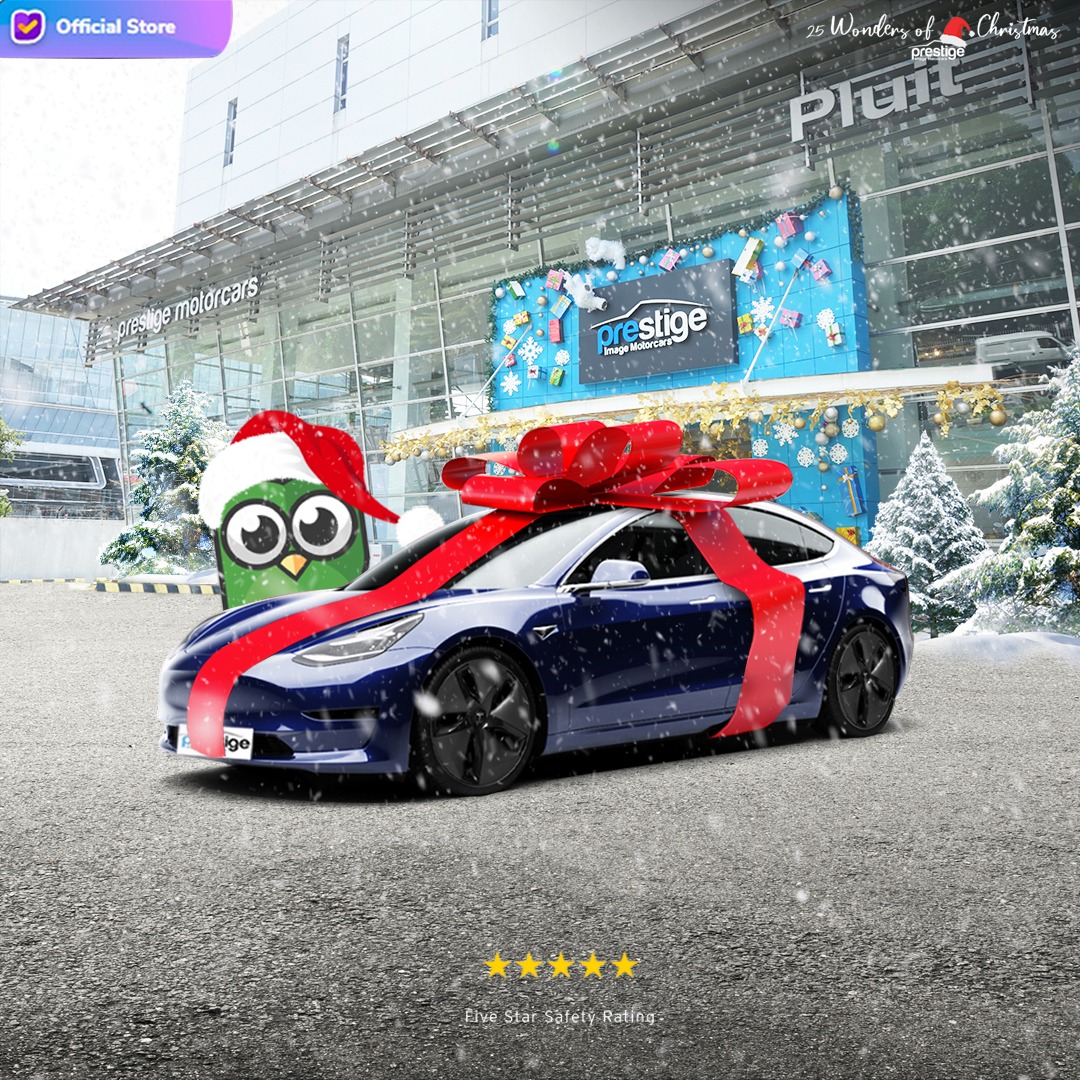The height and width of the screenshot is (1080, 1080).
Task: Click the Official Store badge
Action: [100, 26]
